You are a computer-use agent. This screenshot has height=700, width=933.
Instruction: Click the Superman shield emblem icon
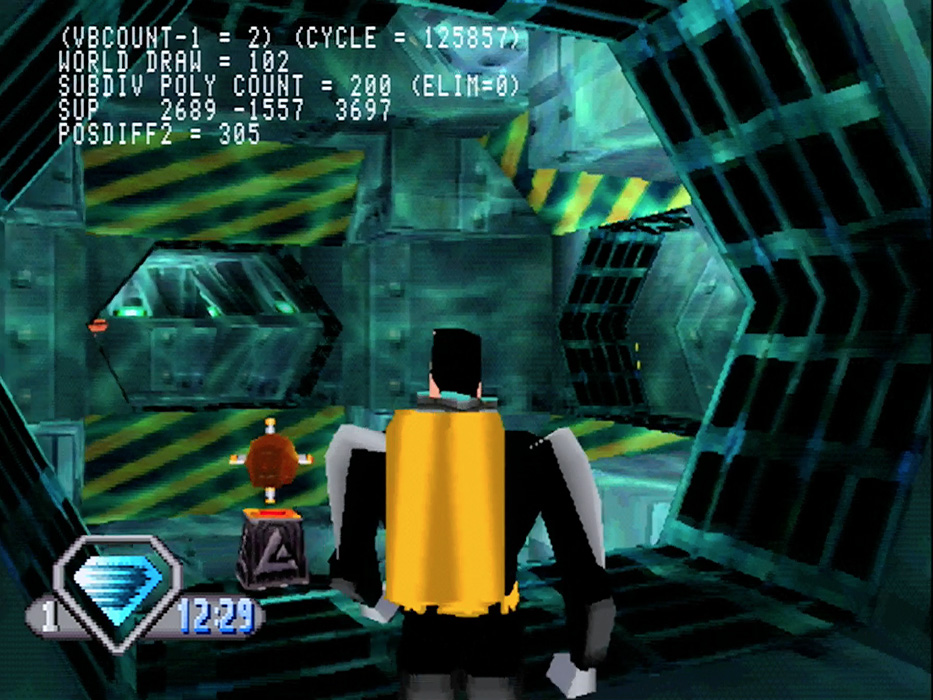pos(118,593)
